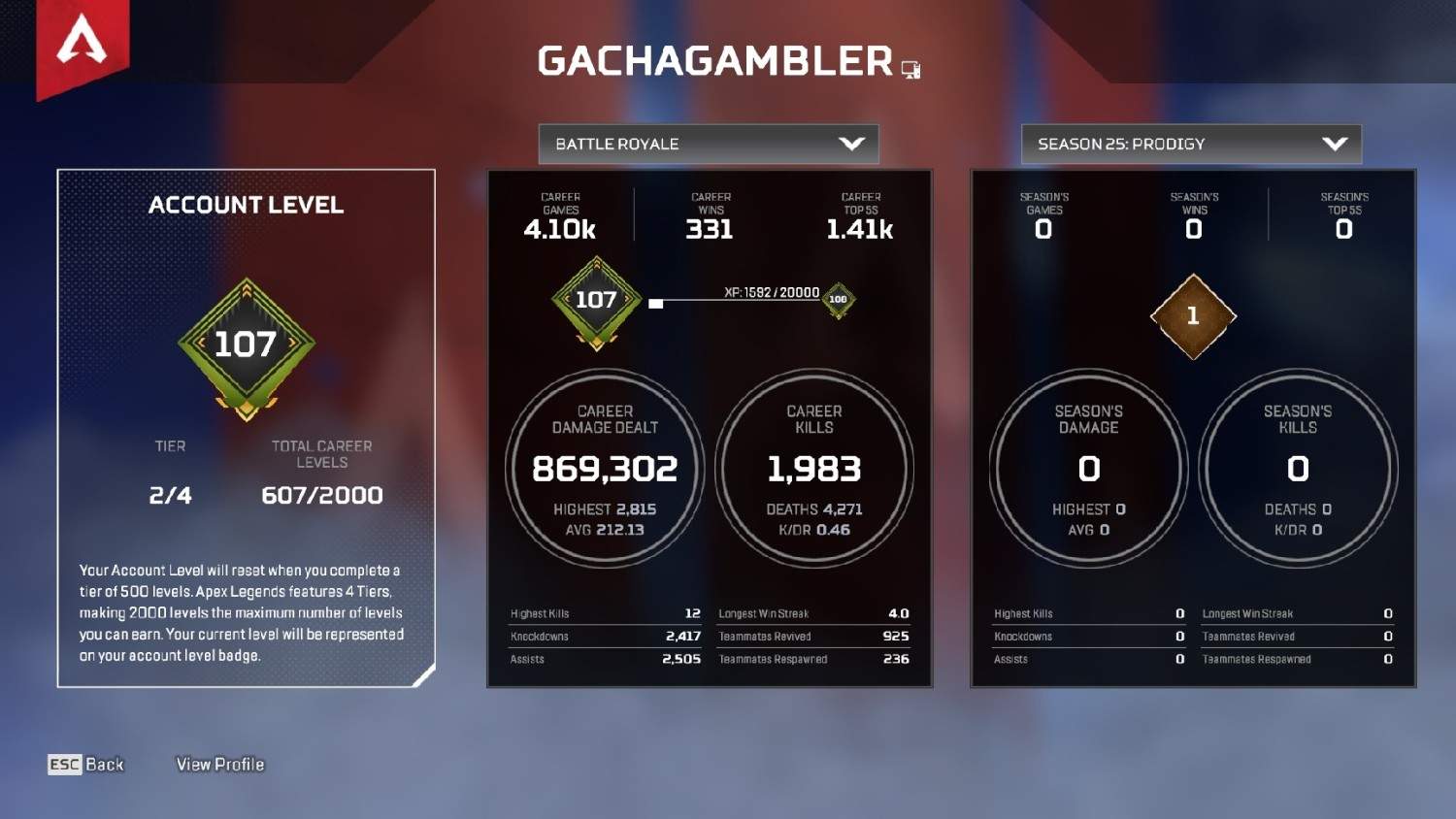Click the Season's Kills circle emblem
The width and height of the screenshot is (1456, 819).
pos(1298,469)
